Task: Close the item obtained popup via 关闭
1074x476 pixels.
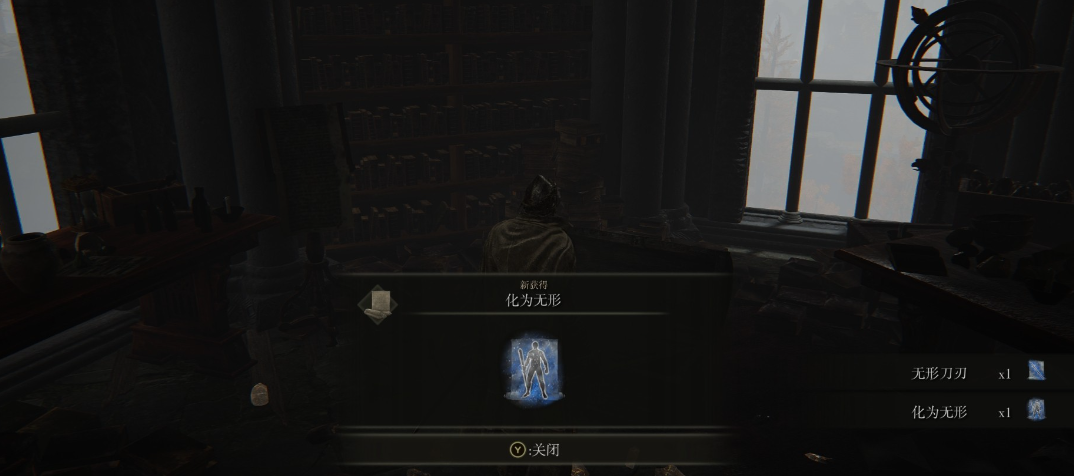Action: click(x=535, y=450)
